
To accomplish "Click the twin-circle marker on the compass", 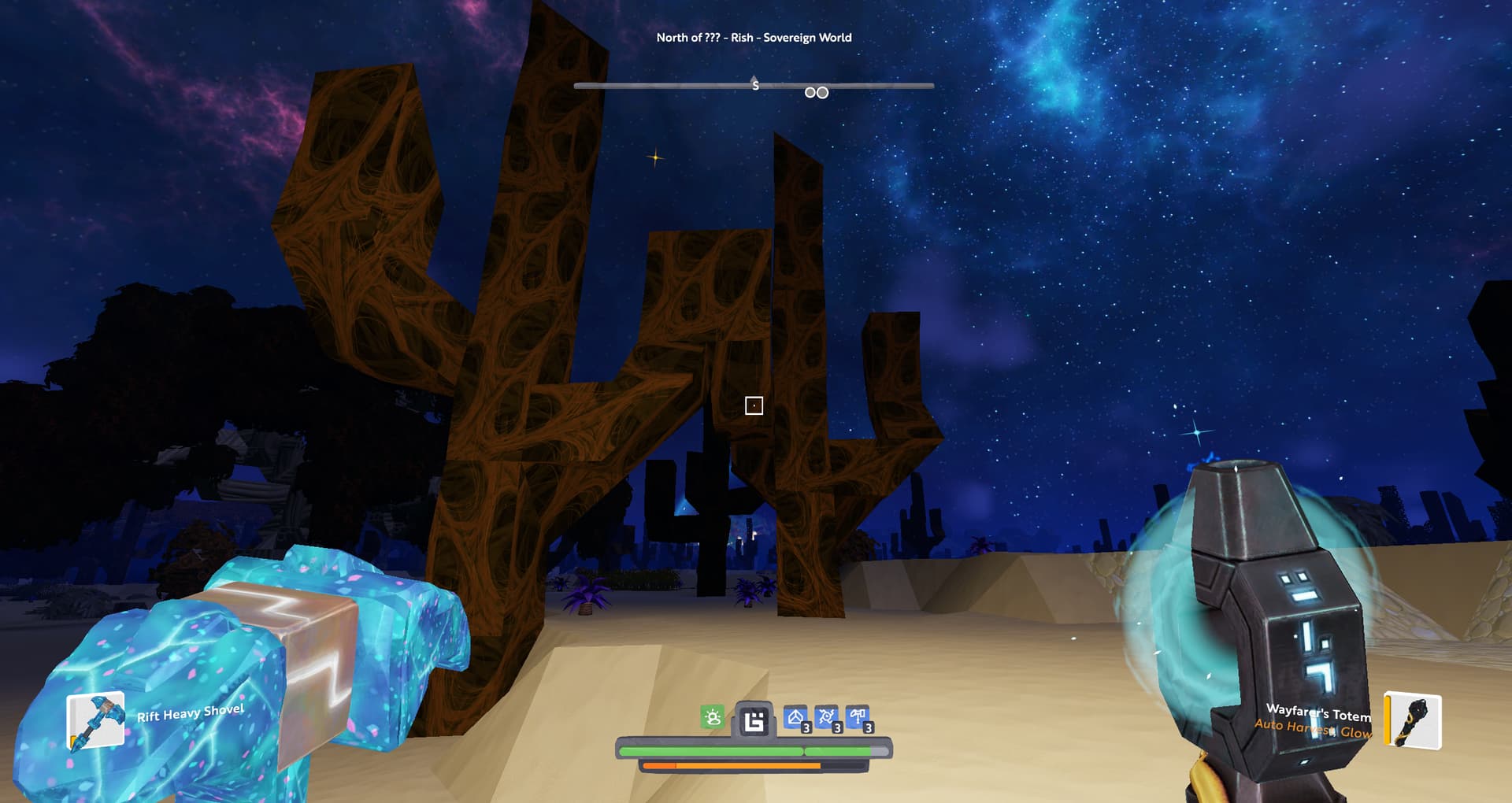I will pyautogui.click(x=817, y=93).
